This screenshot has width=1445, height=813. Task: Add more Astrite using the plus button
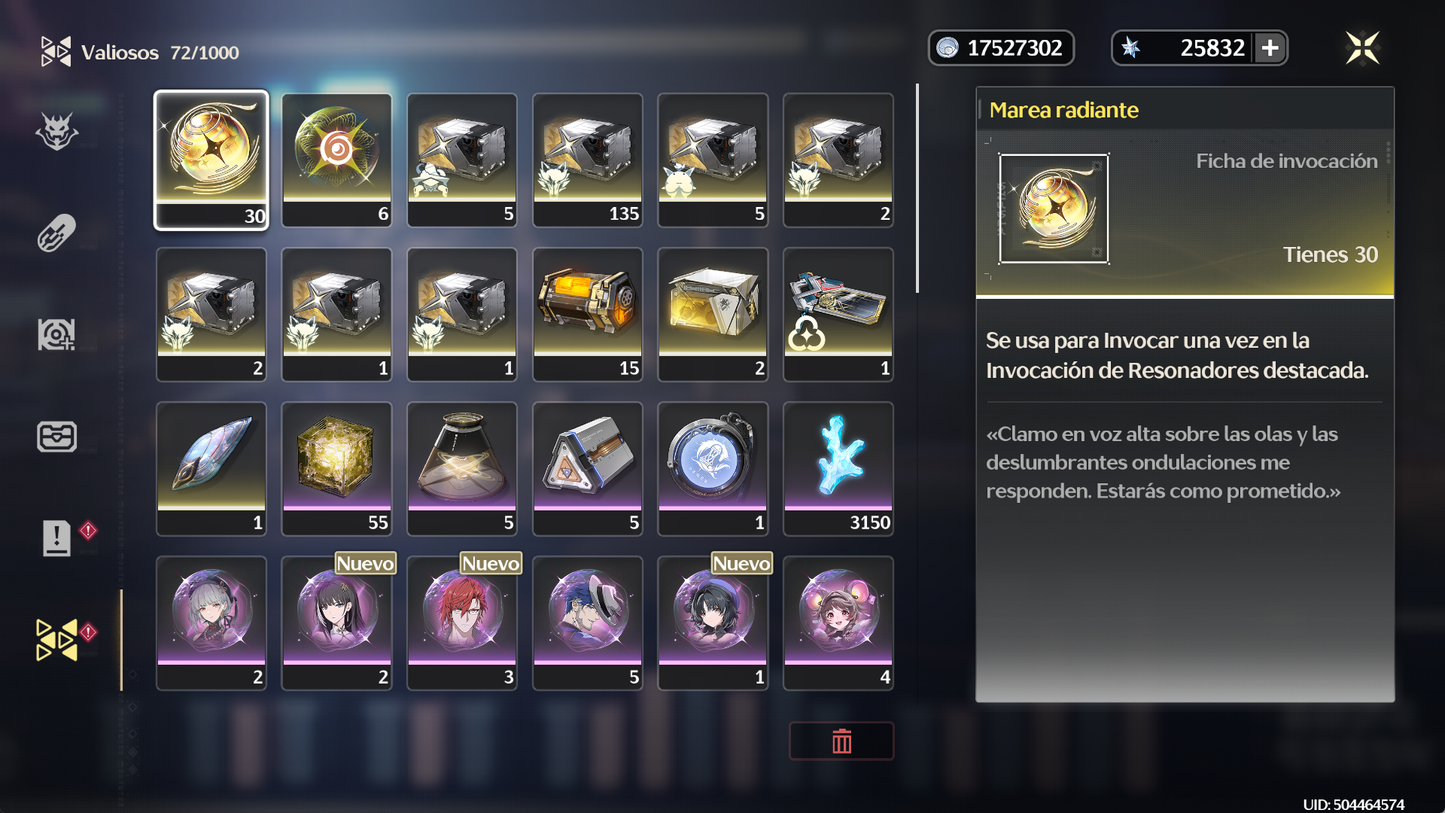(1270, 48)
